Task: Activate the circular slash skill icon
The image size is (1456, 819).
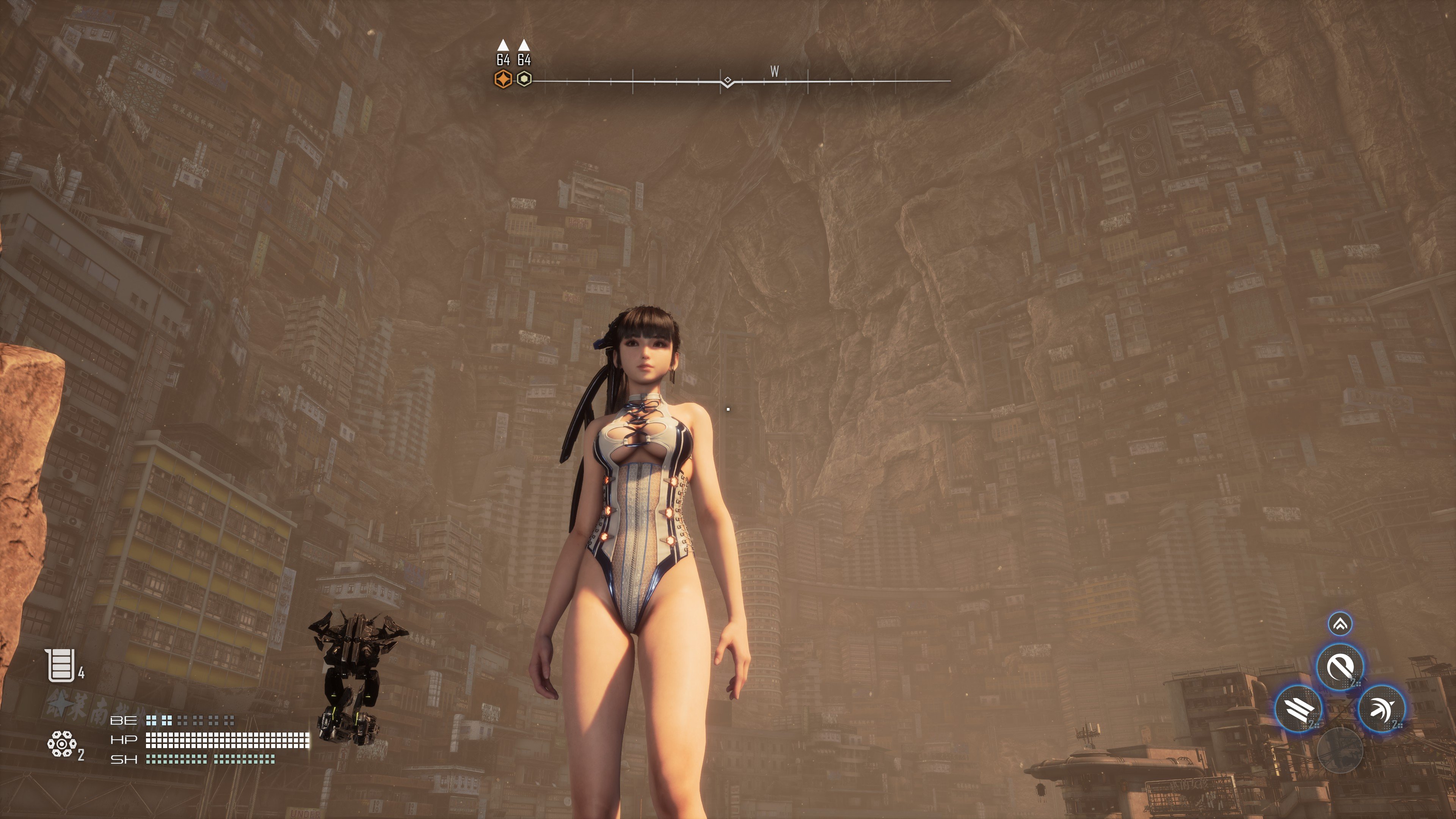Action: tap(1340, 667)
